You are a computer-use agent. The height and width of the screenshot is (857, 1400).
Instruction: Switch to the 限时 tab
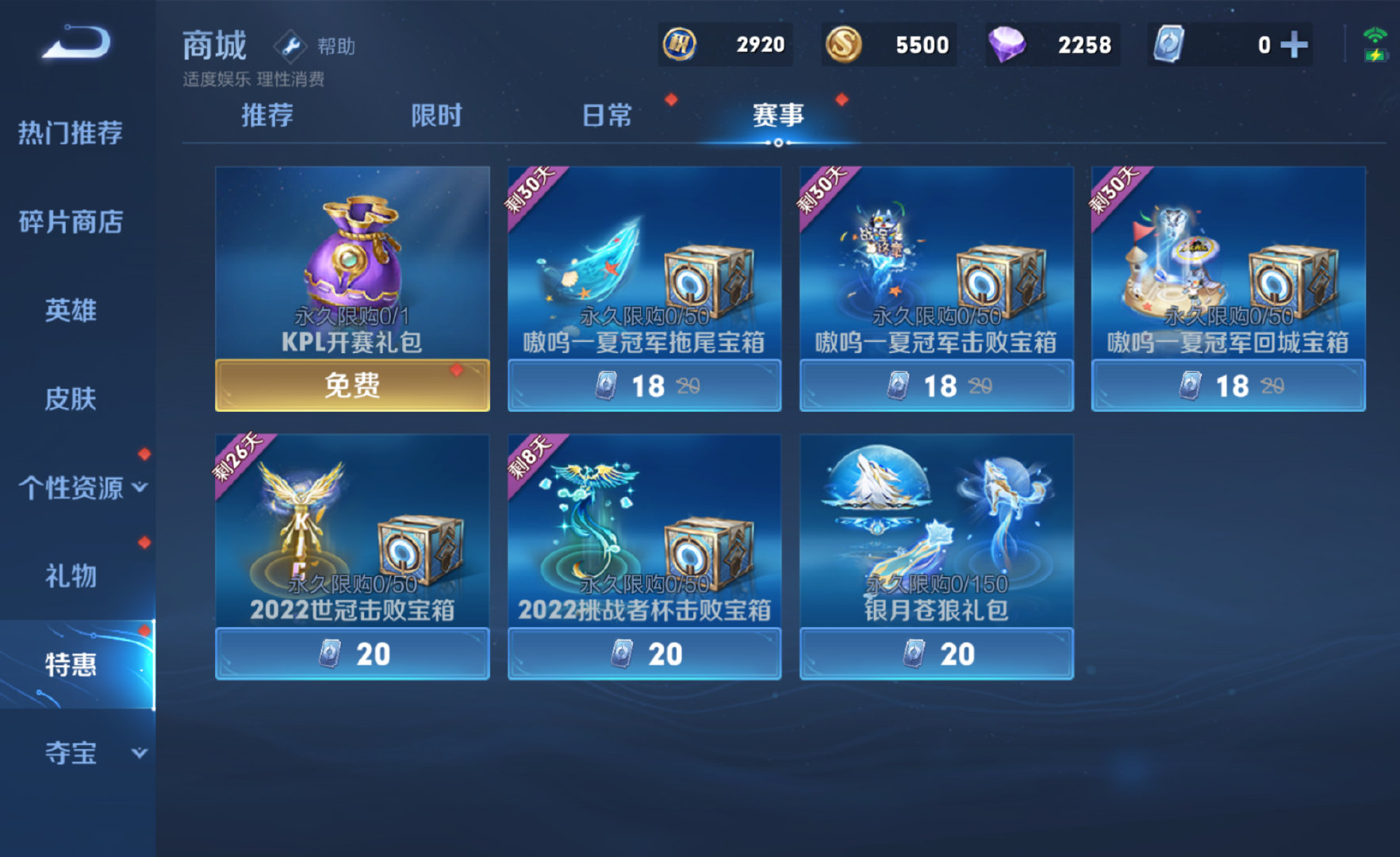[436, 116]
